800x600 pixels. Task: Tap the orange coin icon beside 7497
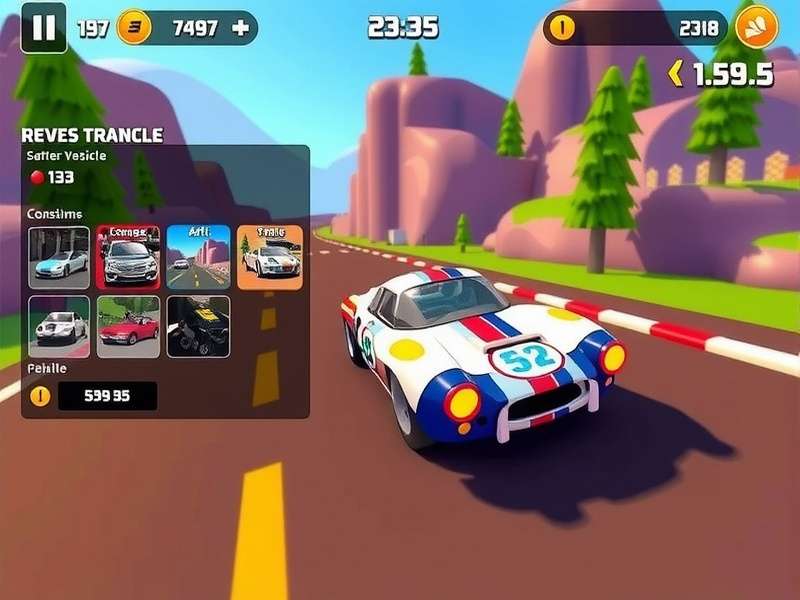click(x=134, y=28)
